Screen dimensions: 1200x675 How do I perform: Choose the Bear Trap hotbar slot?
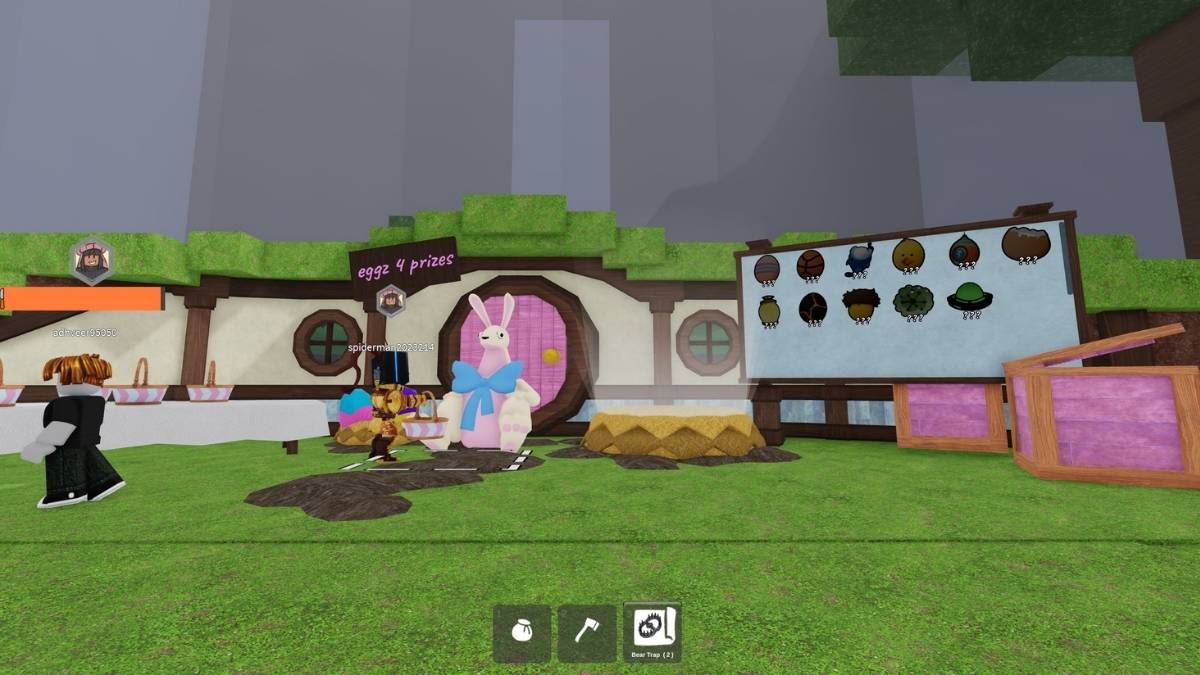tap(652, 632)
